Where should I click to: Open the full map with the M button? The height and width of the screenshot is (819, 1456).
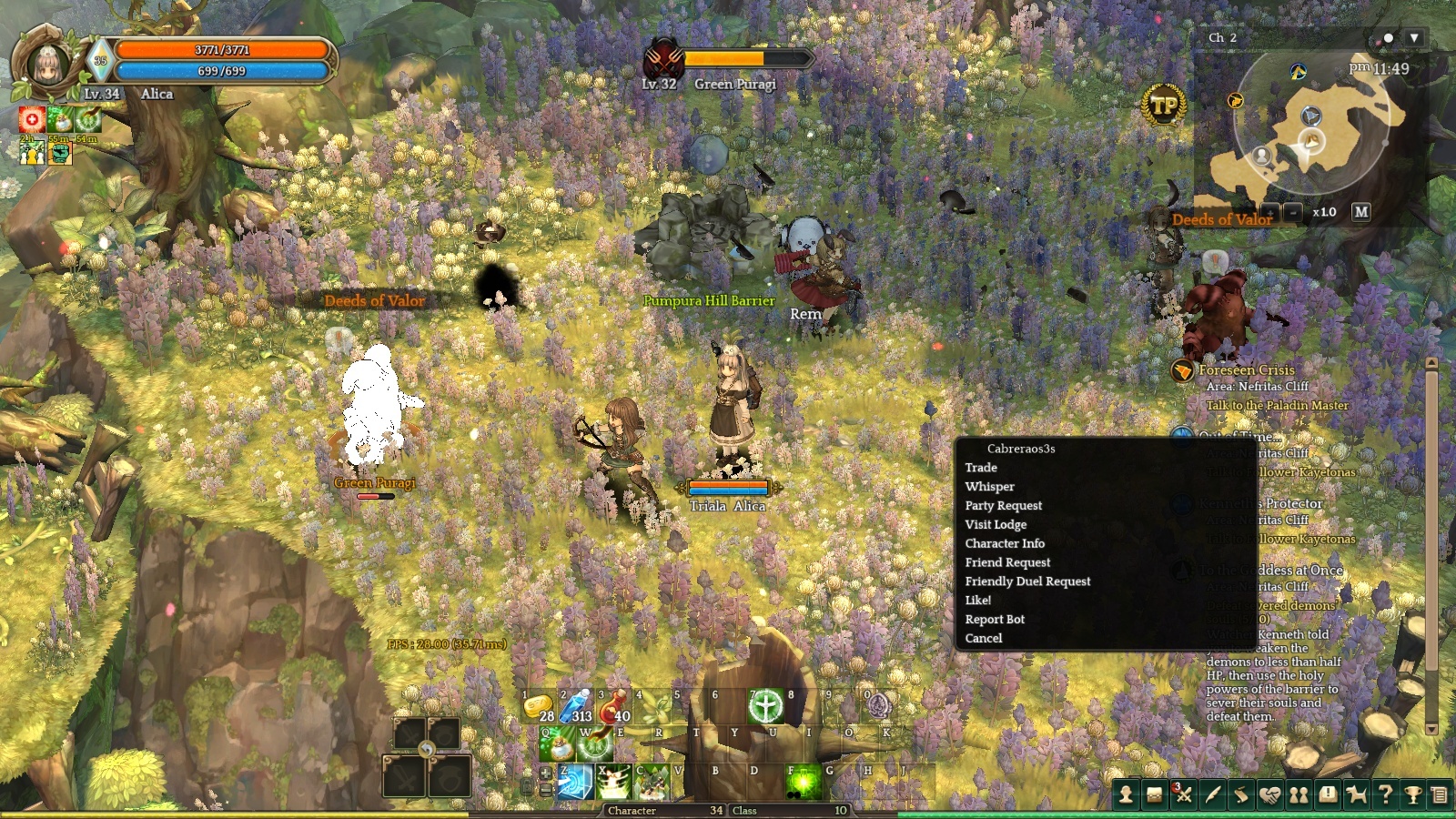coord(1360,212)
